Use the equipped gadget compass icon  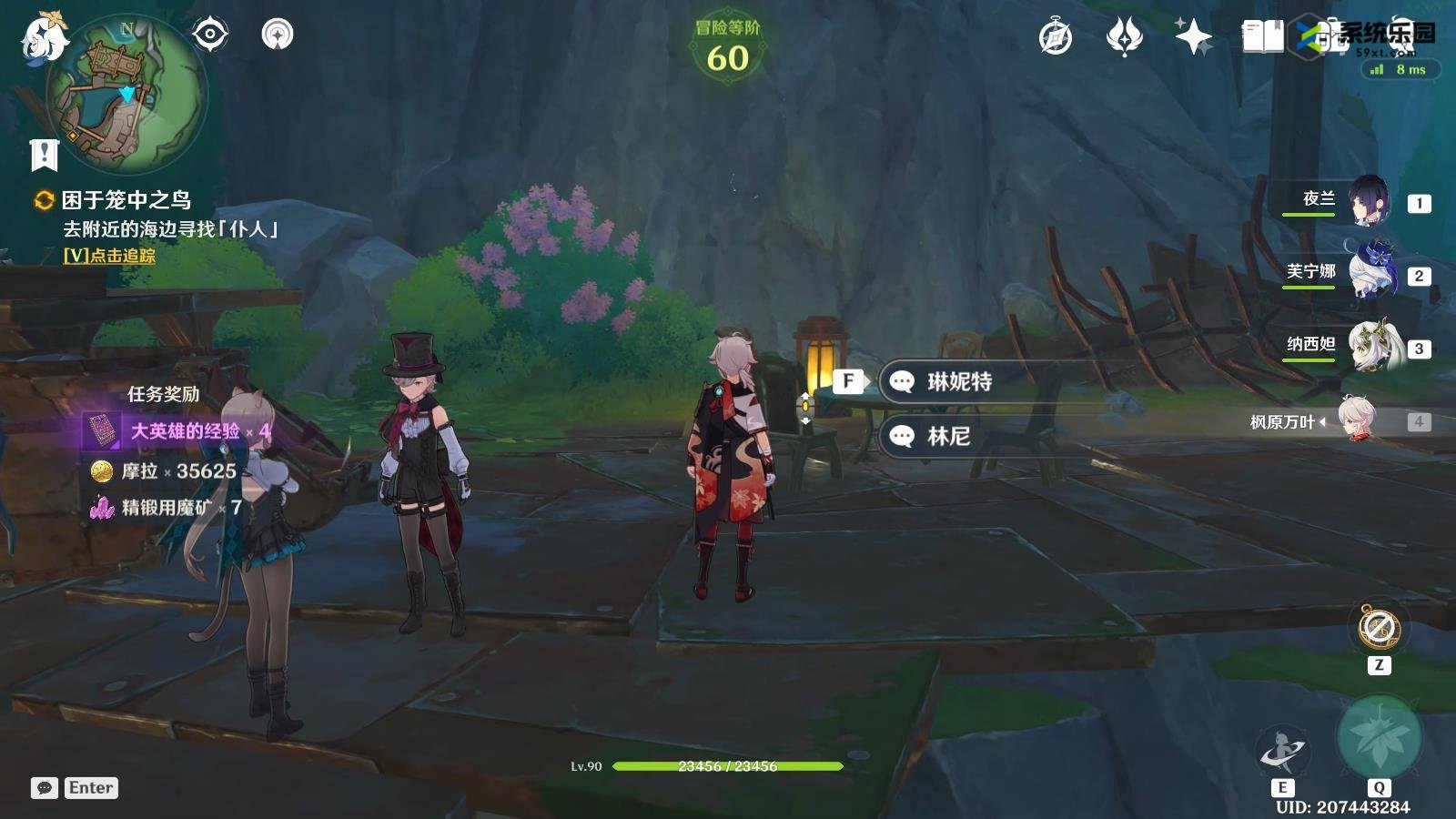pyautogui.click(x=1379, y=628)
